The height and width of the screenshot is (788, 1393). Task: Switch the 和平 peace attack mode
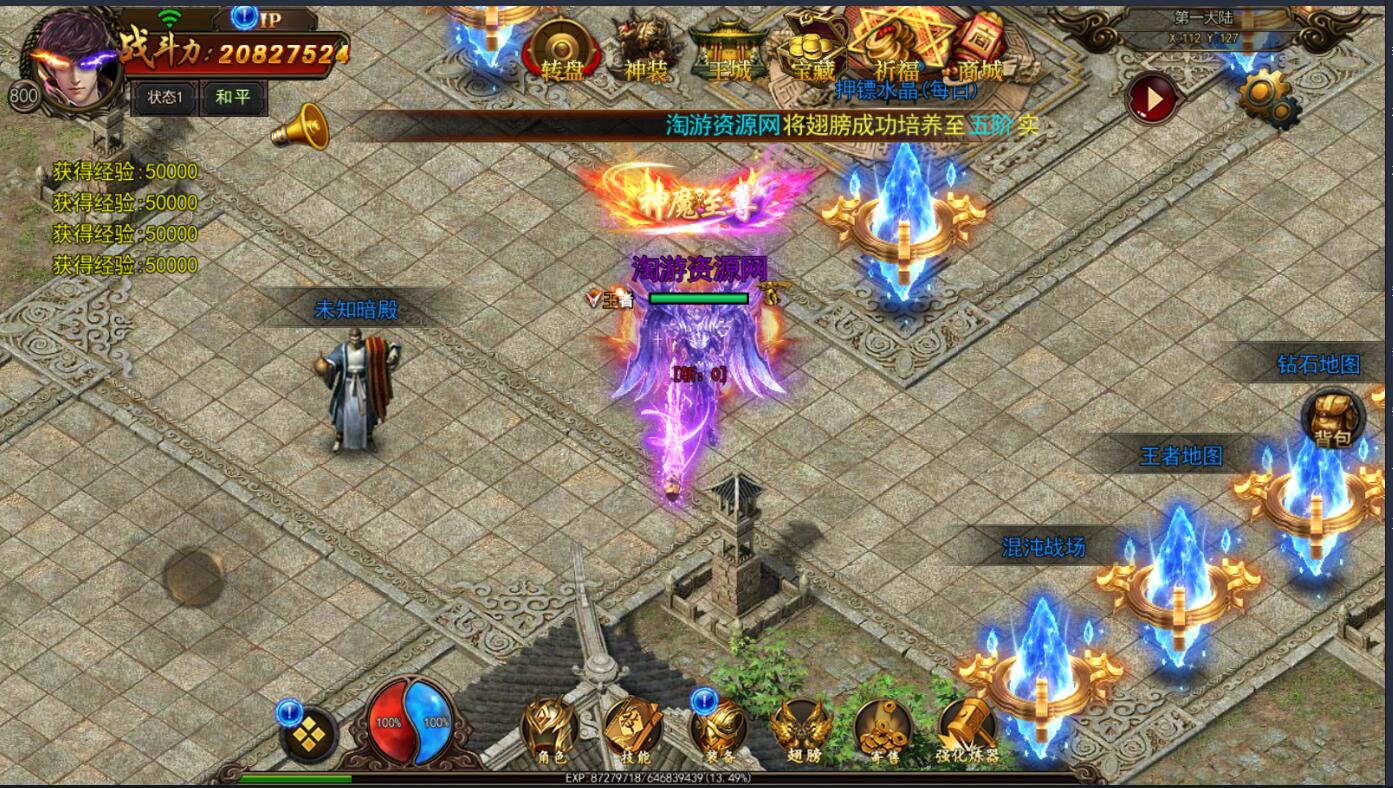233,98
